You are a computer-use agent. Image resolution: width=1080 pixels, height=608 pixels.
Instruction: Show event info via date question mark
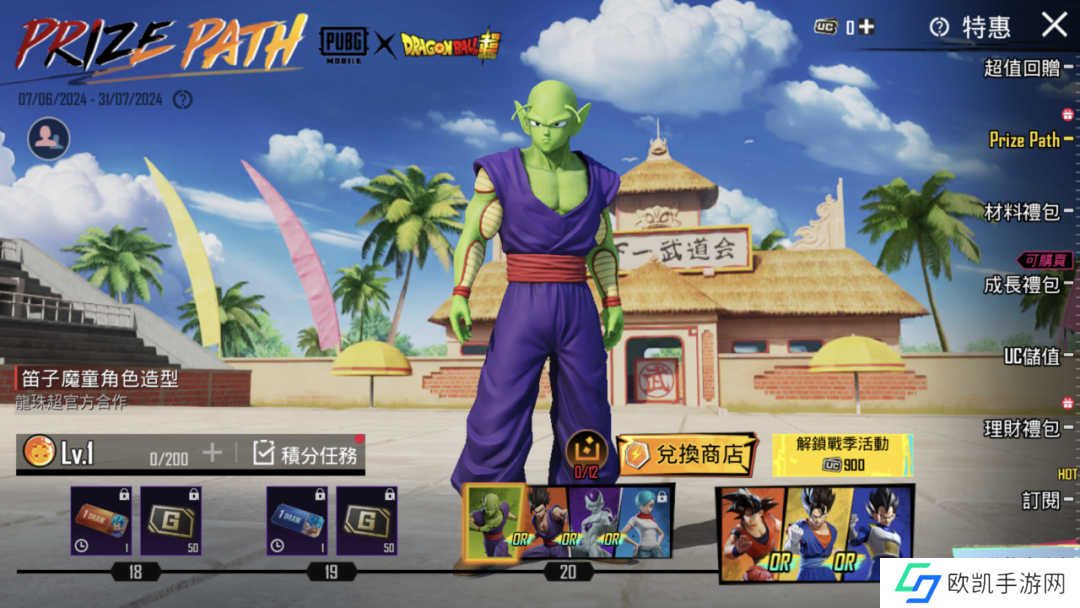[182, 99]
